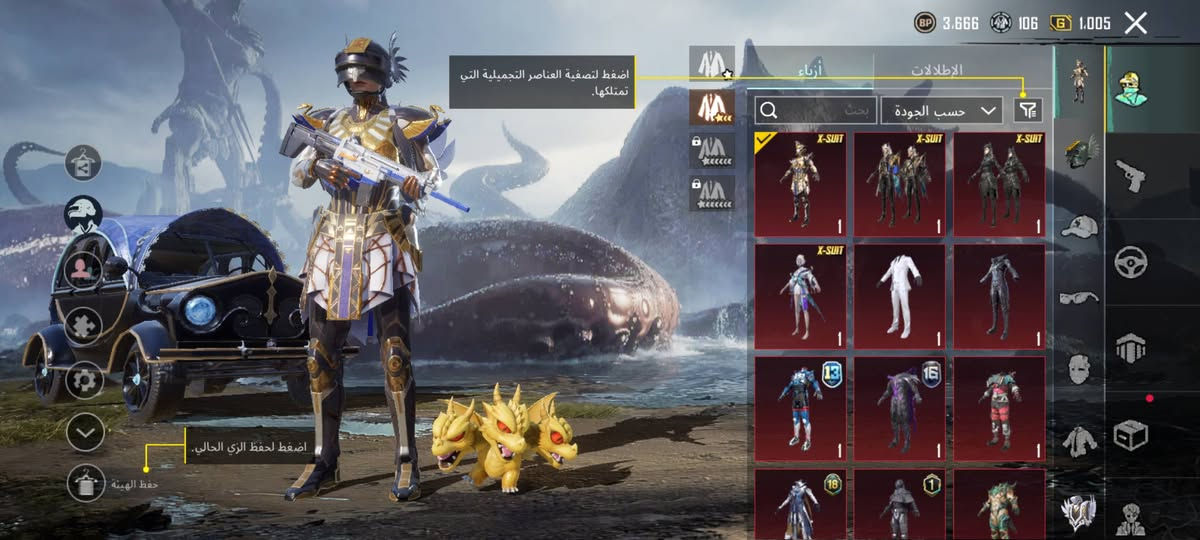Viewport: 1200px width, 540px height.
Task: Pick the purple outfit with badge 16
Action: click(900, 408)
